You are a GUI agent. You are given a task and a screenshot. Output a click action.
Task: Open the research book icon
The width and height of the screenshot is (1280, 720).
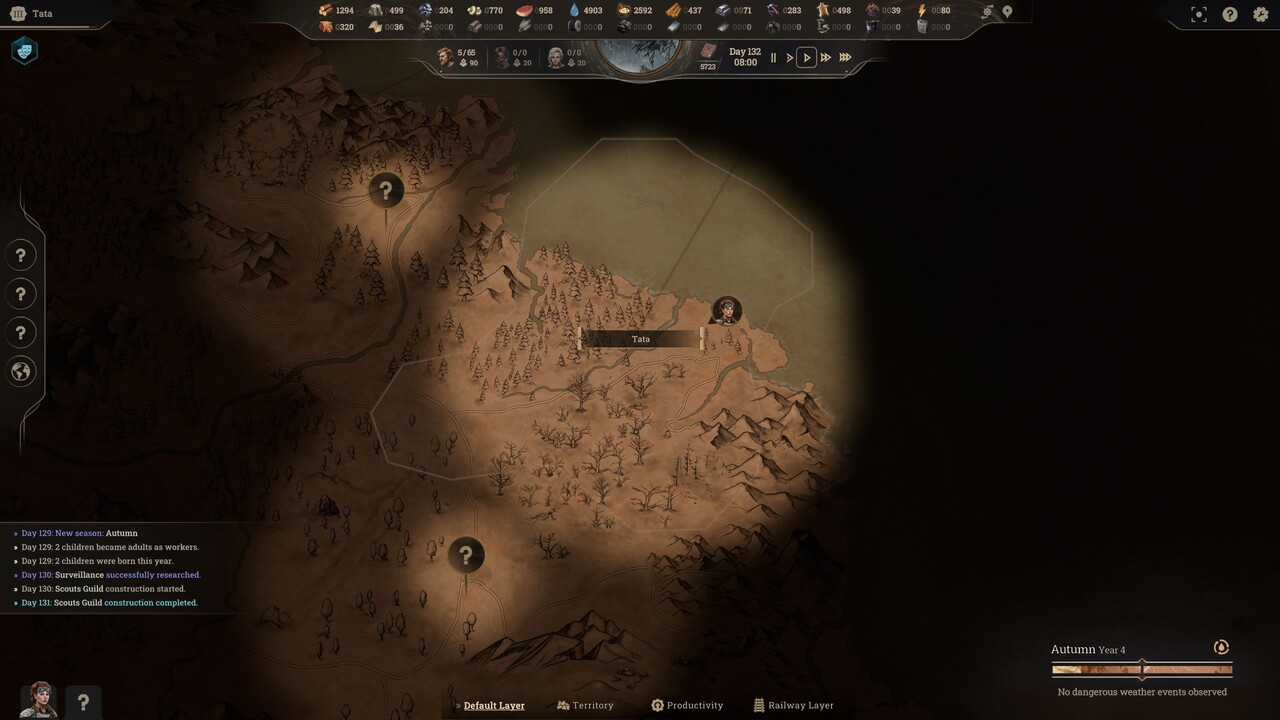tap(708, 51)
